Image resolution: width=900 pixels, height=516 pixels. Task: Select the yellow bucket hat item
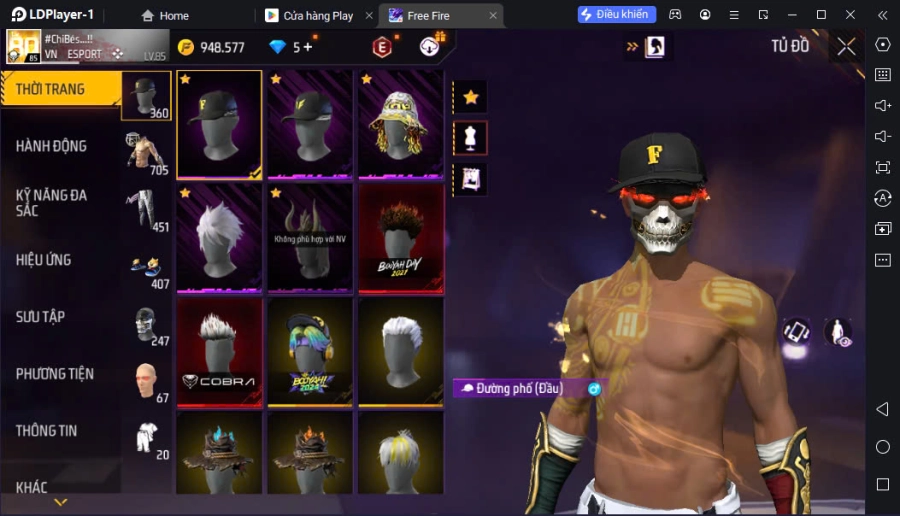[400, 124]
